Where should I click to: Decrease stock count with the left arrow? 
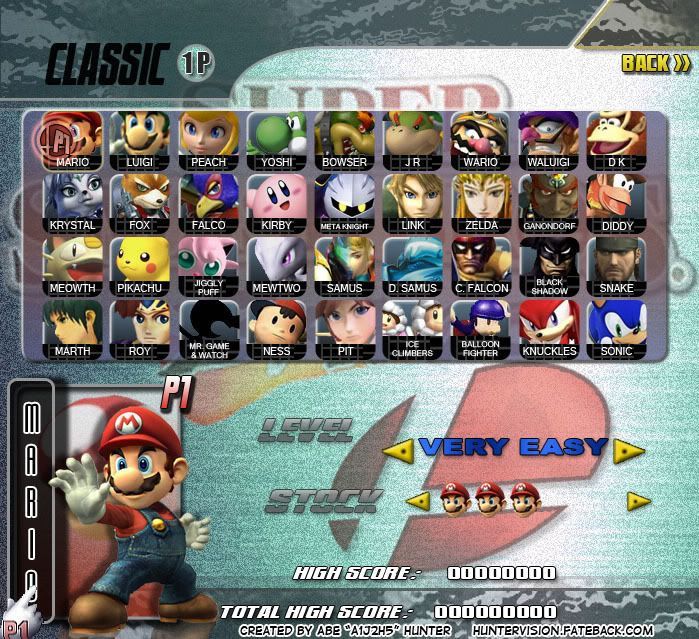418,500
